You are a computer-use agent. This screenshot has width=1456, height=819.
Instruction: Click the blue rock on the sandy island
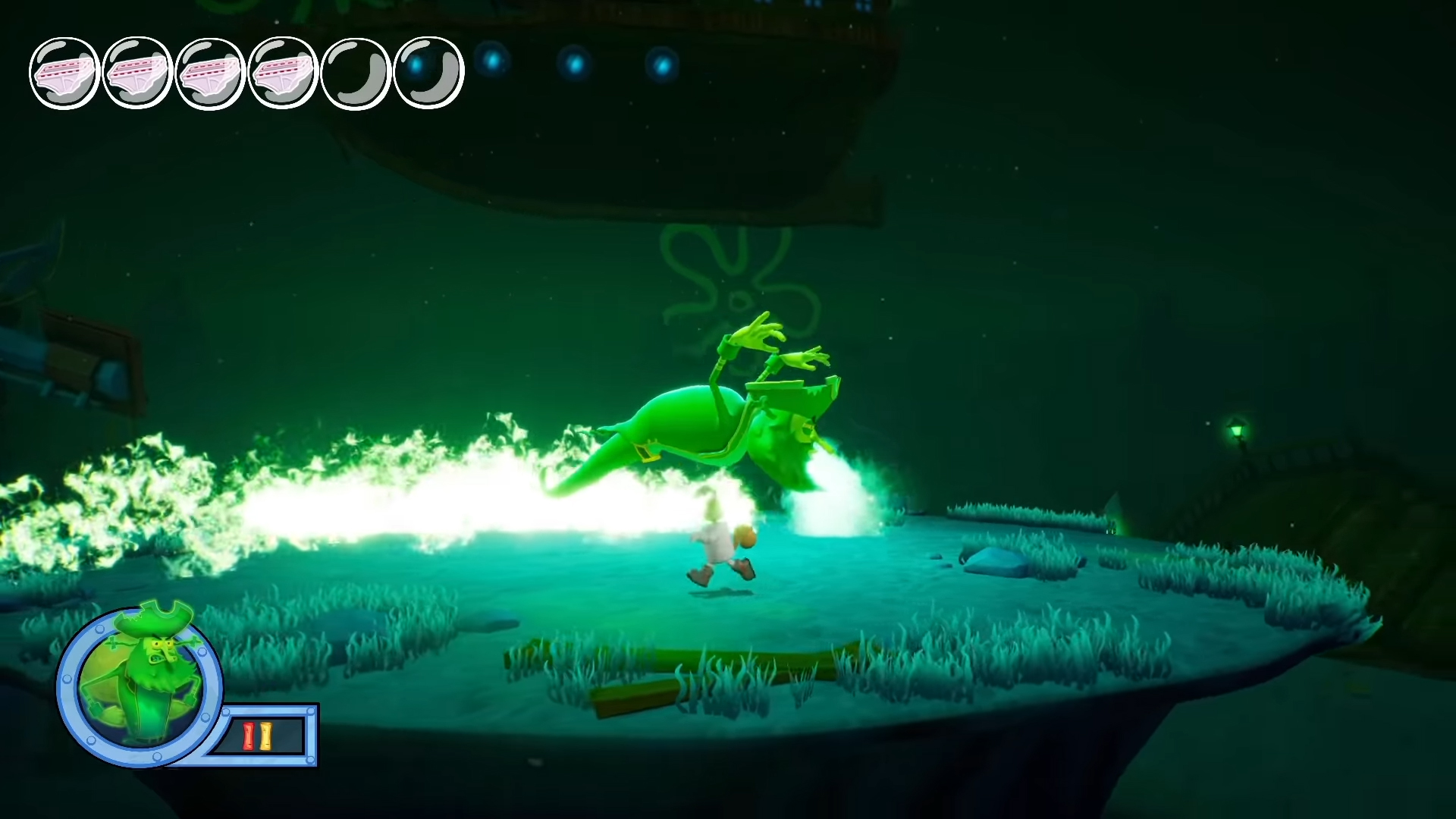pos(993,561)
